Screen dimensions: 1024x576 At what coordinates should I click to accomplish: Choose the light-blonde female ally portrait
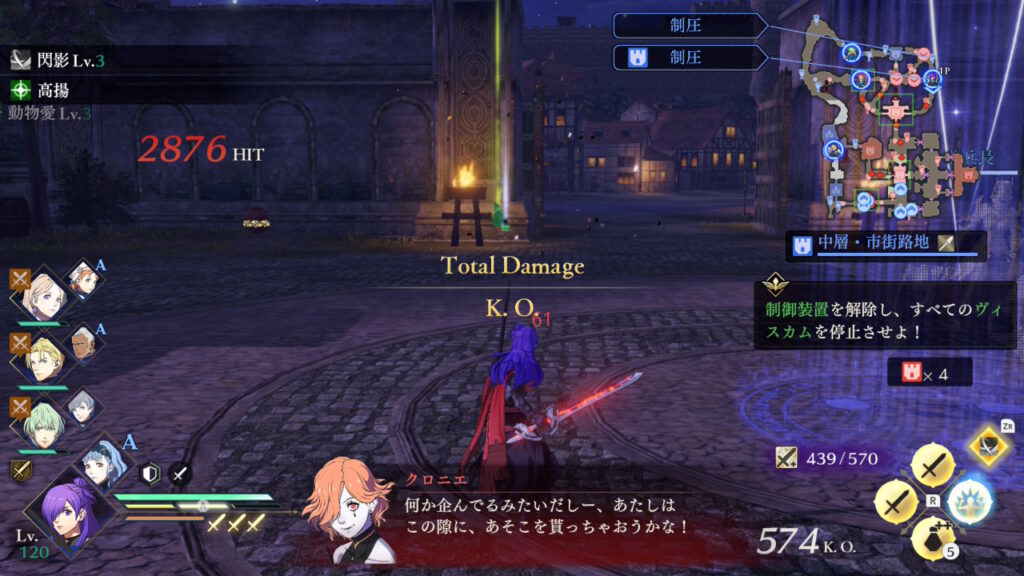[x=44, y=293]
